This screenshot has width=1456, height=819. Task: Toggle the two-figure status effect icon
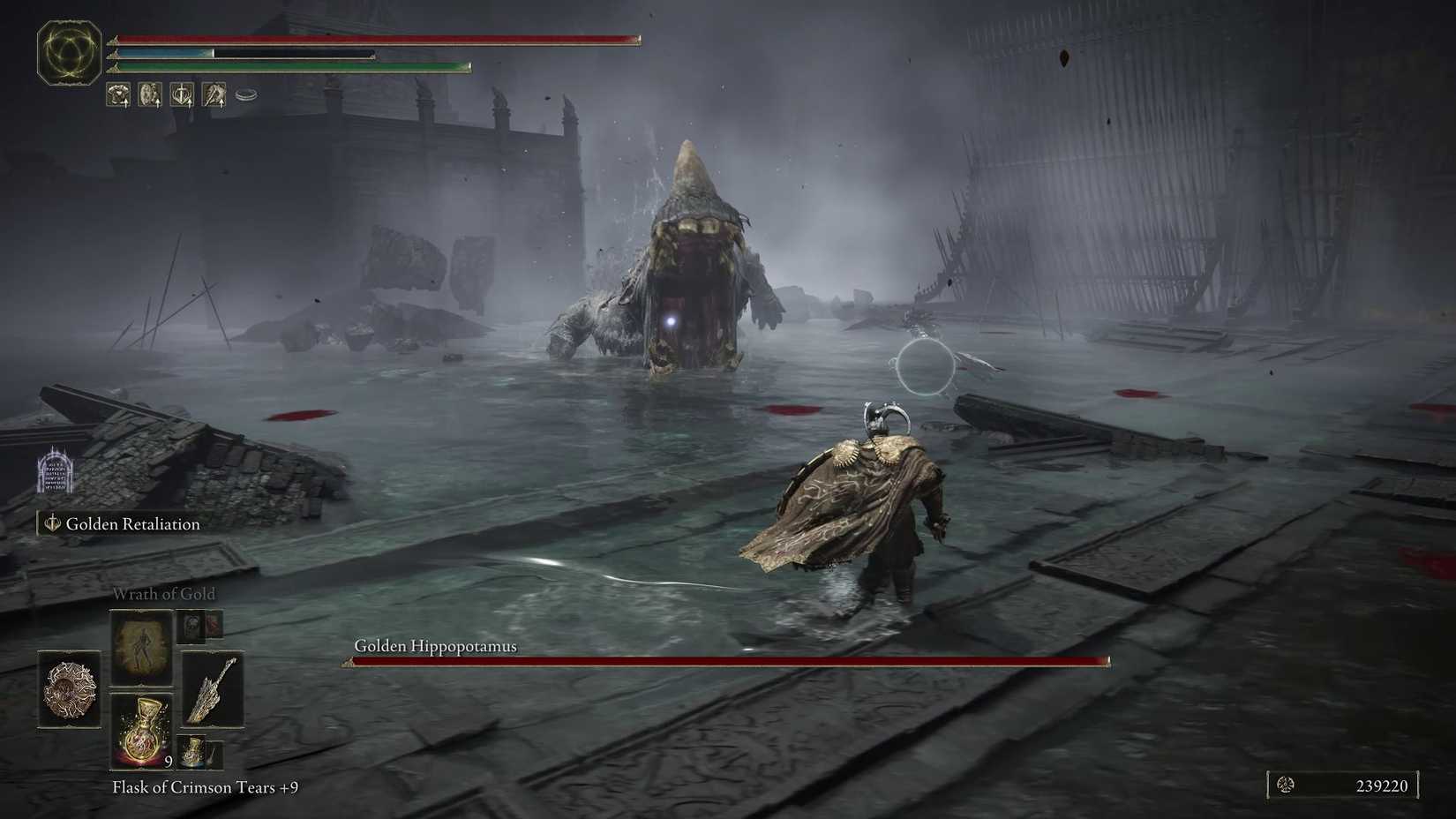148,94
